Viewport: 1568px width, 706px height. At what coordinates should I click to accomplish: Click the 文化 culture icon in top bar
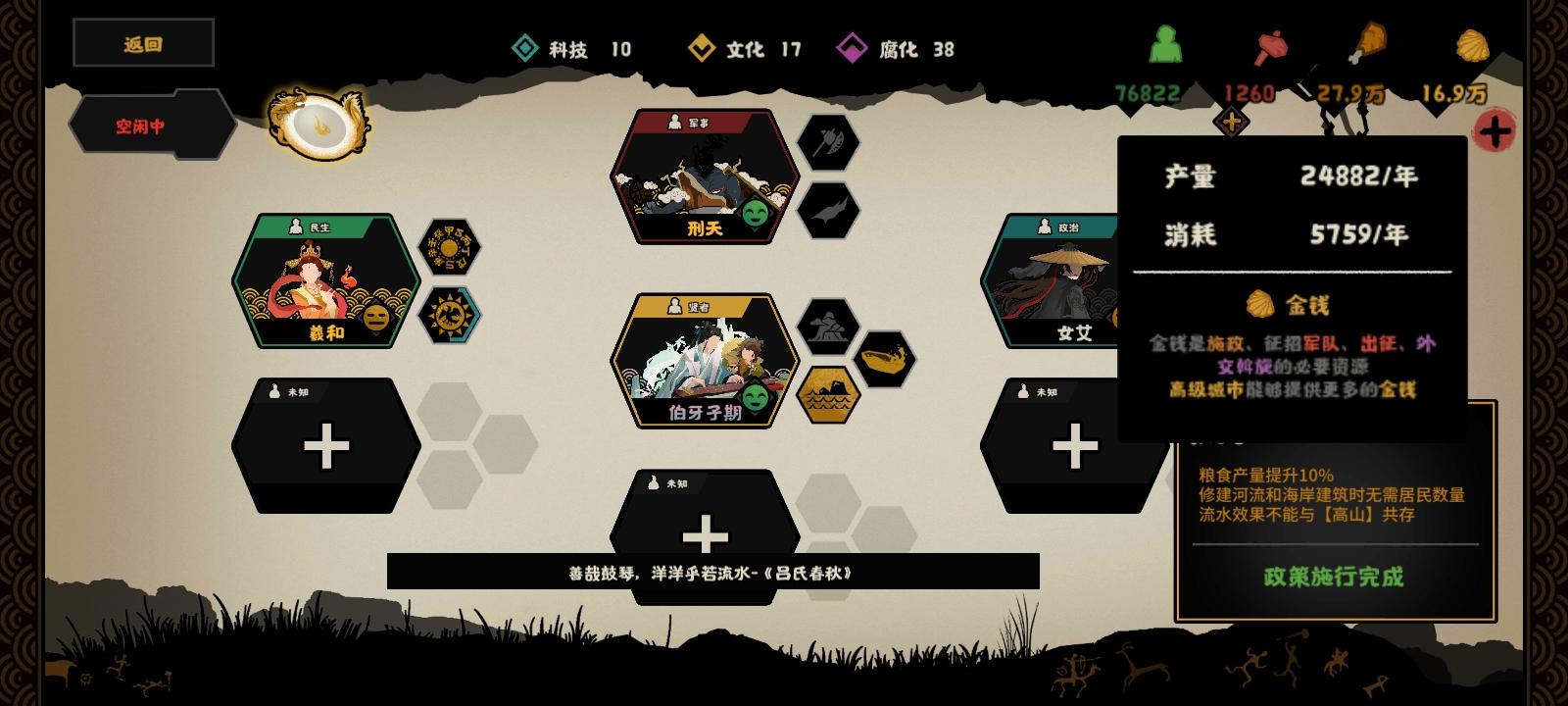[702, 49]
